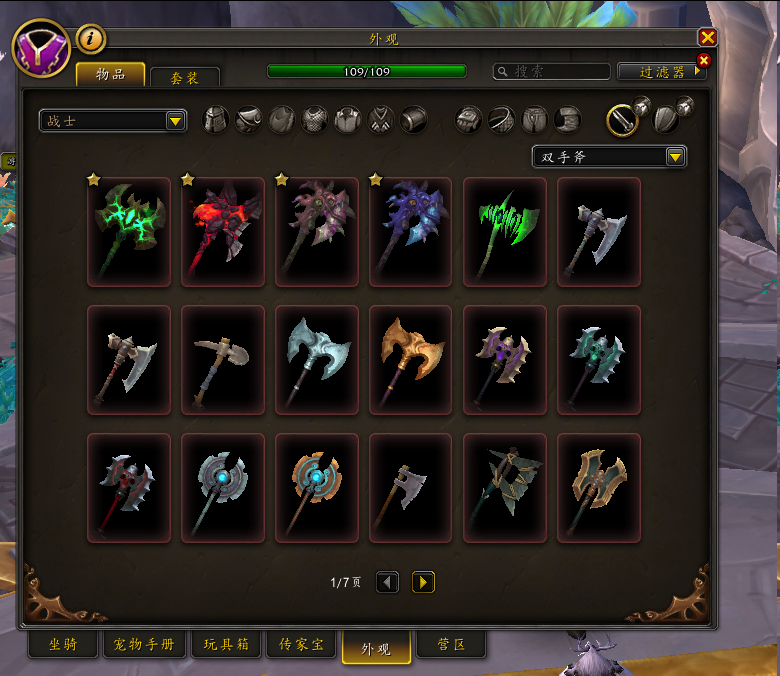Viewport: 780px width, 676px height.
Task: Close the 外观 appearance window
Action: tap(707, 38)
